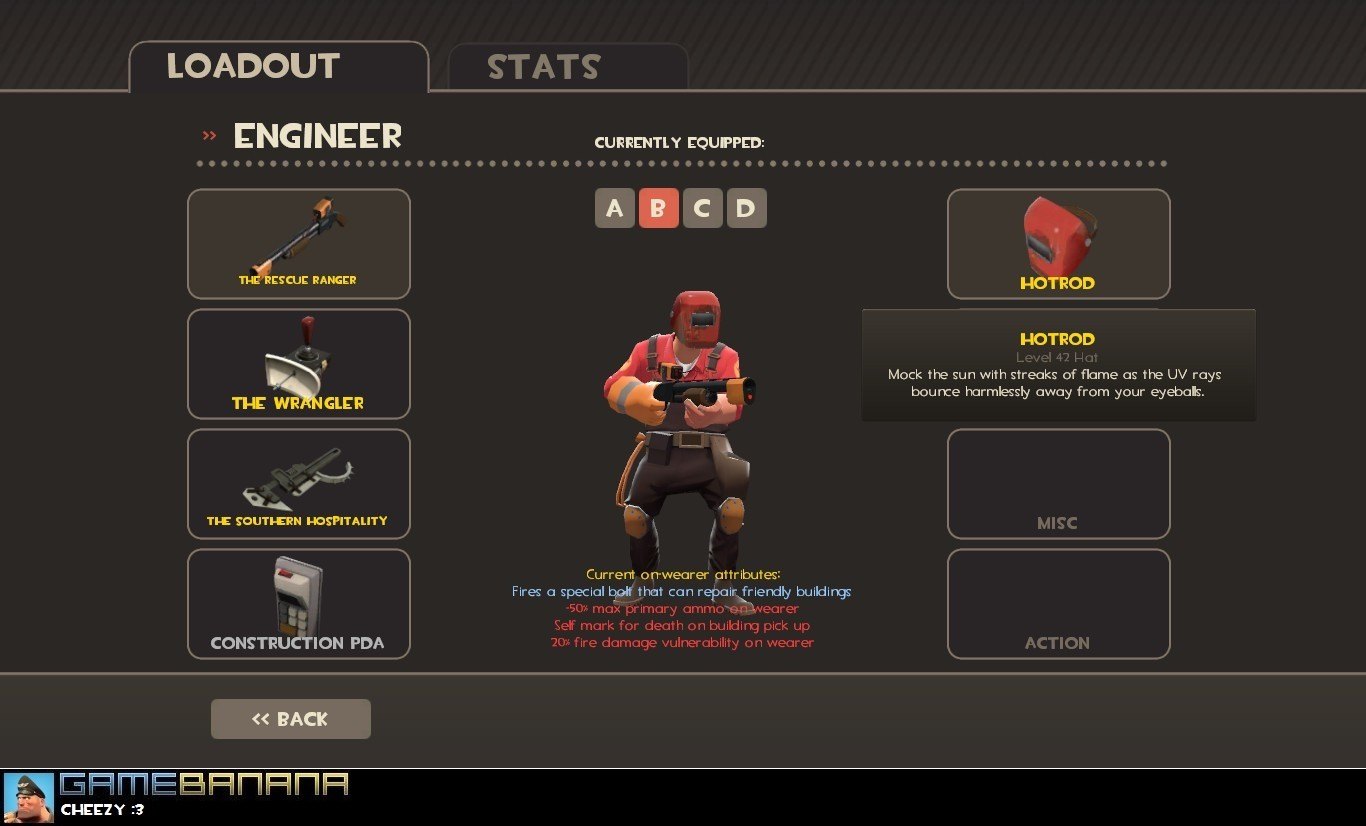Open the empty Action slot

tap(1058, 603)
